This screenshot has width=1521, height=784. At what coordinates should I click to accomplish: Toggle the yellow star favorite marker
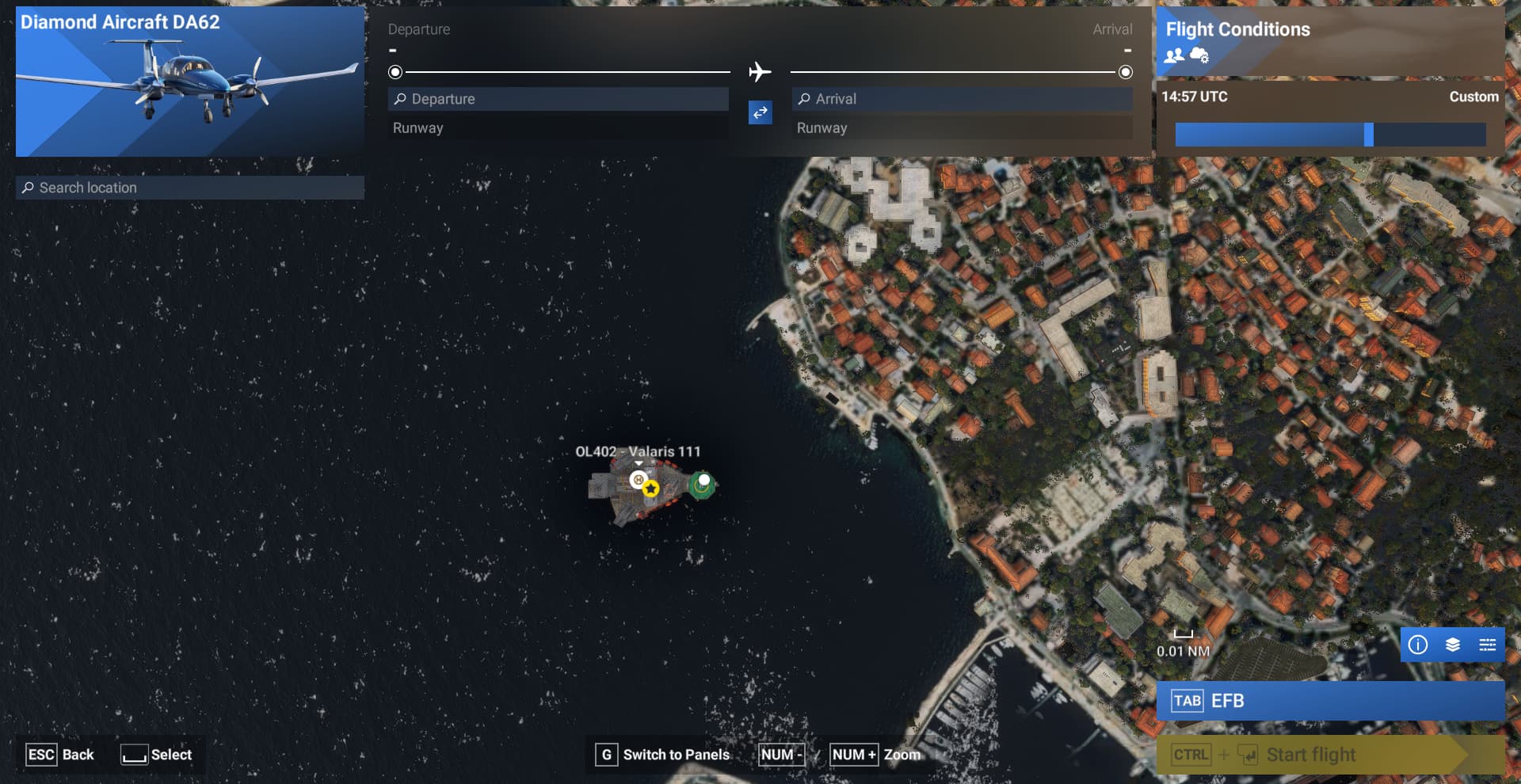(x=650, y=489)
